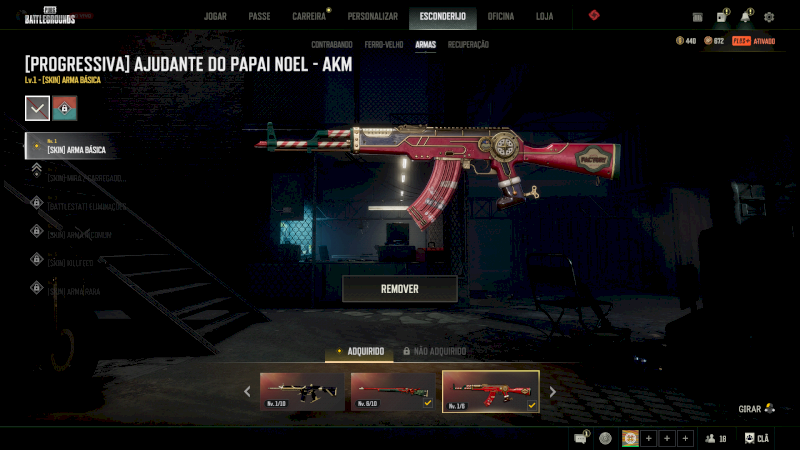Go to the PASSE tab

point(259,16)
